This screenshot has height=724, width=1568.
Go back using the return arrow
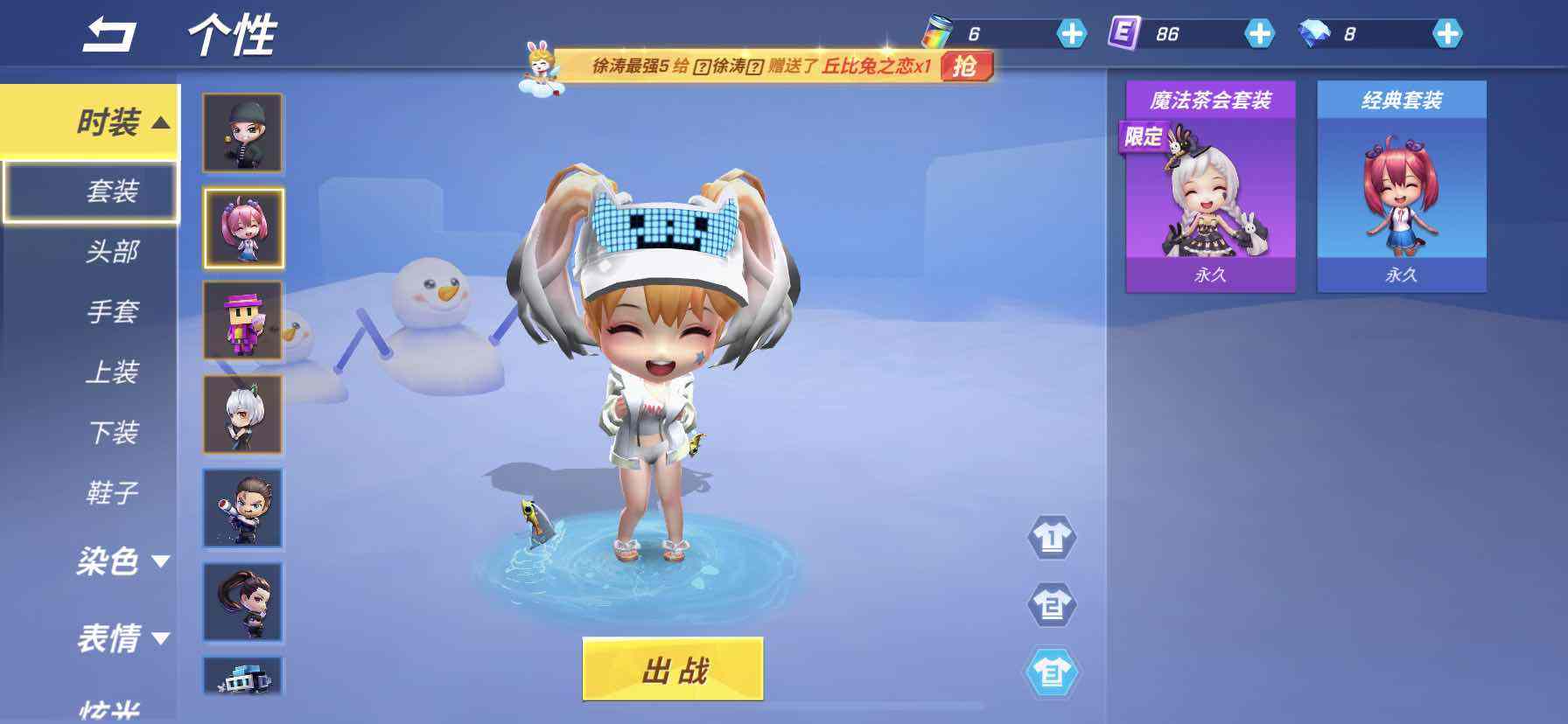point(109,35)
